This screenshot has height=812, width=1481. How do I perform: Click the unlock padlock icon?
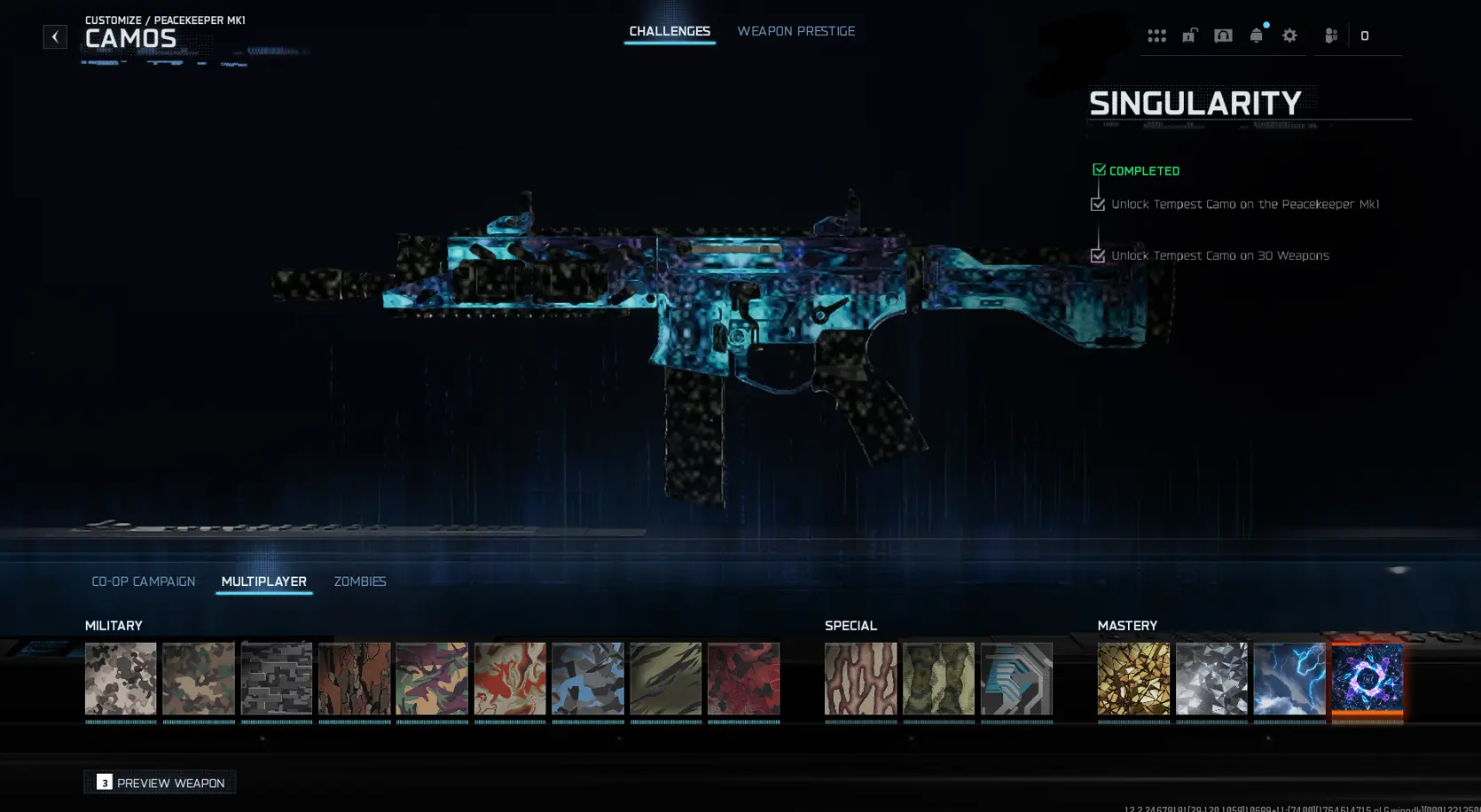tap(1189, 35)
